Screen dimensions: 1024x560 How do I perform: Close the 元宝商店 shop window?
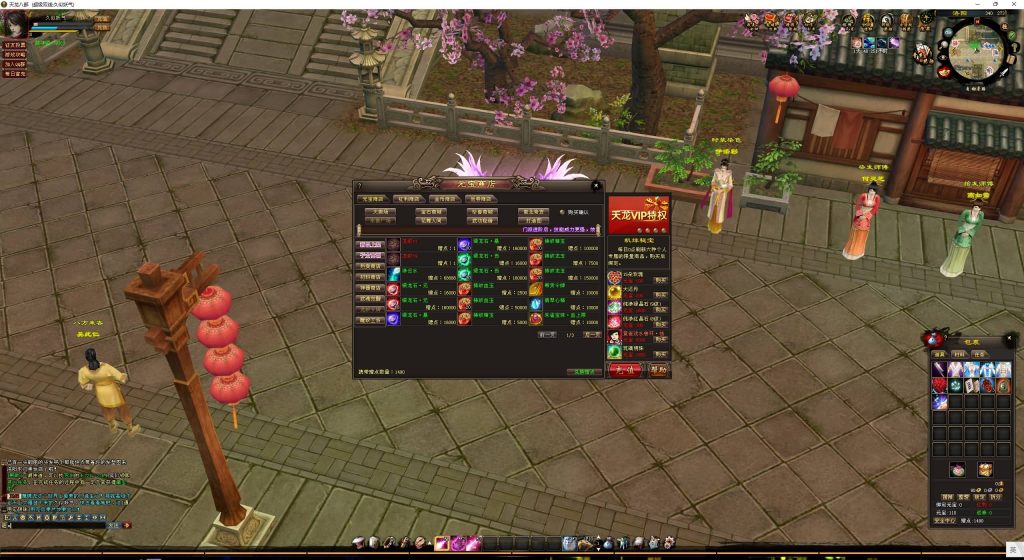click(x=596, y=185)
